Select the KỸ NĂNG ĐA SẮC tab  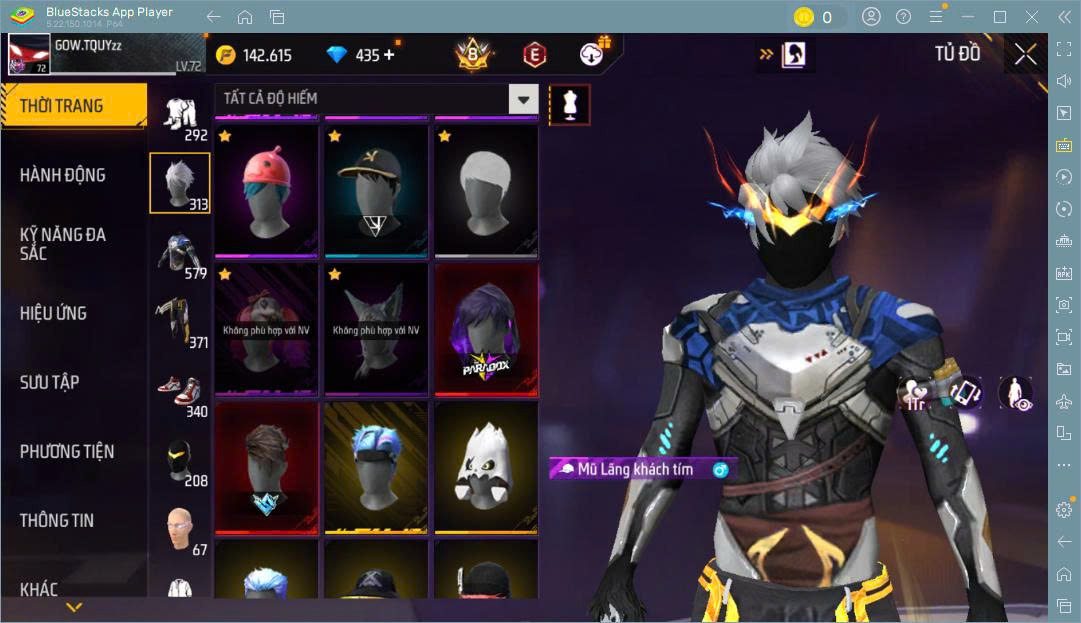click(x=63, y=243)
